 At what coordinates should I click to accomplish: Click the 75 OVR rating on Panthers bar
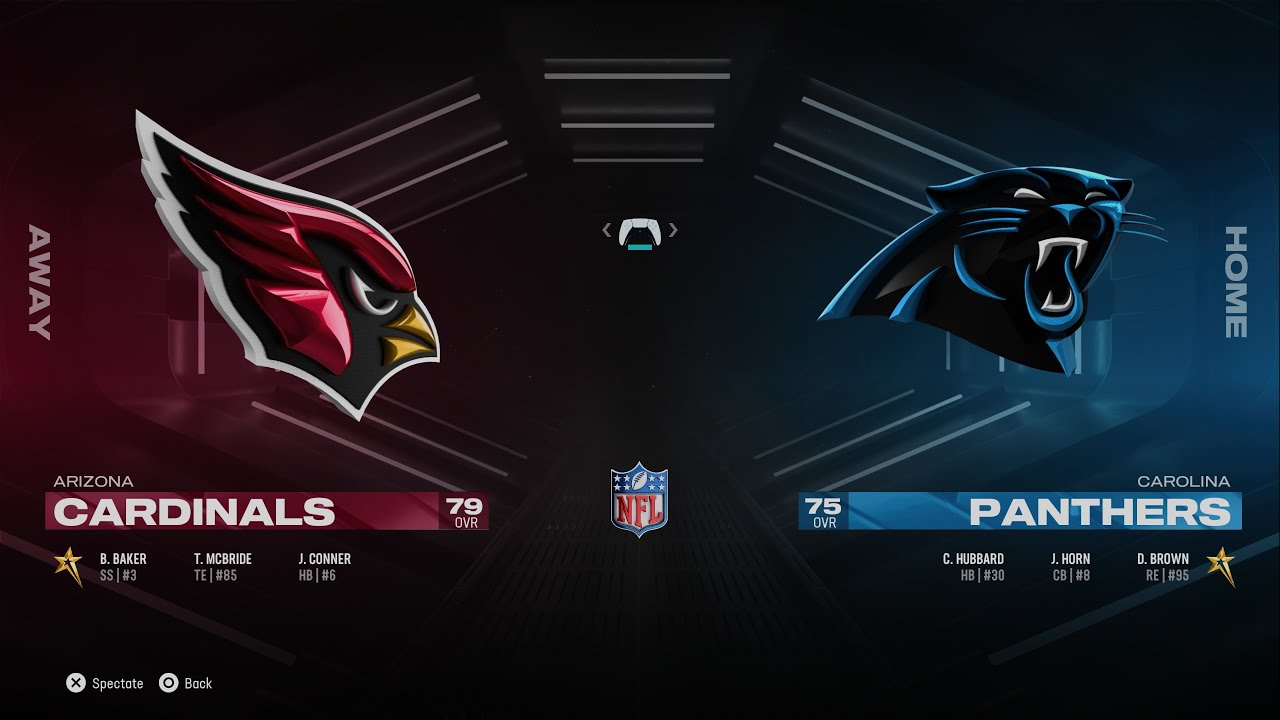[820, 510]
